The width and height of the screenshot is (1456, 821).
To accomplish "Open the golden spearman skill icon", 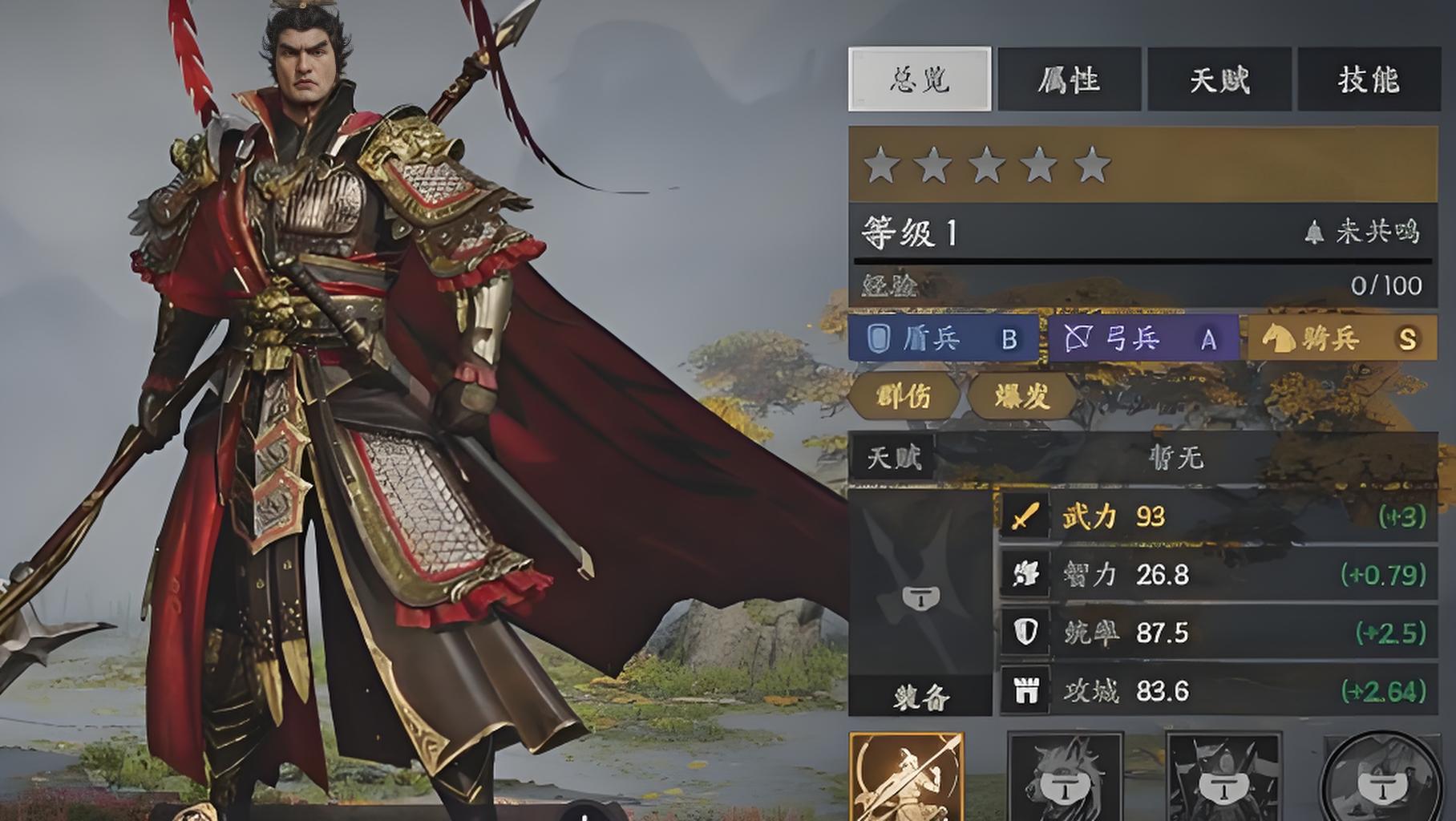I will coord(906,776).
